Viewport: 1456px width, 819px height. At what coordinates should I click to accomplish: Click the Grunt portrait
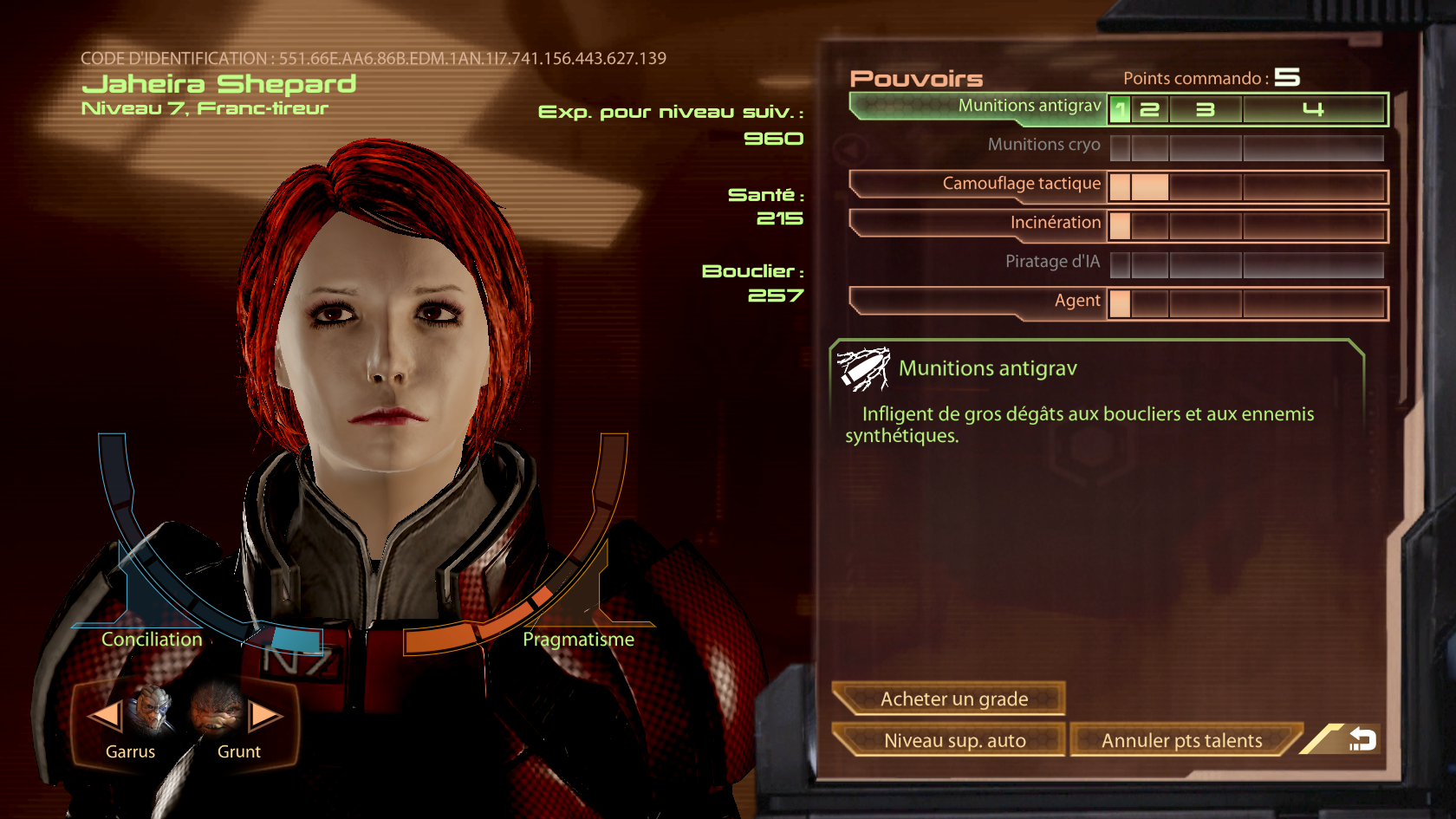(217, 709)
